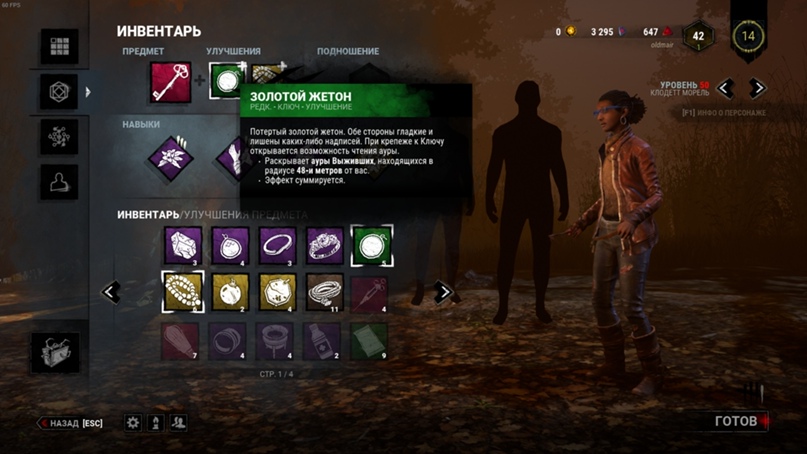Click the first equipped perk with flower icon
Image resolution: width=807 pixels, height=454 pixels.
170,155
